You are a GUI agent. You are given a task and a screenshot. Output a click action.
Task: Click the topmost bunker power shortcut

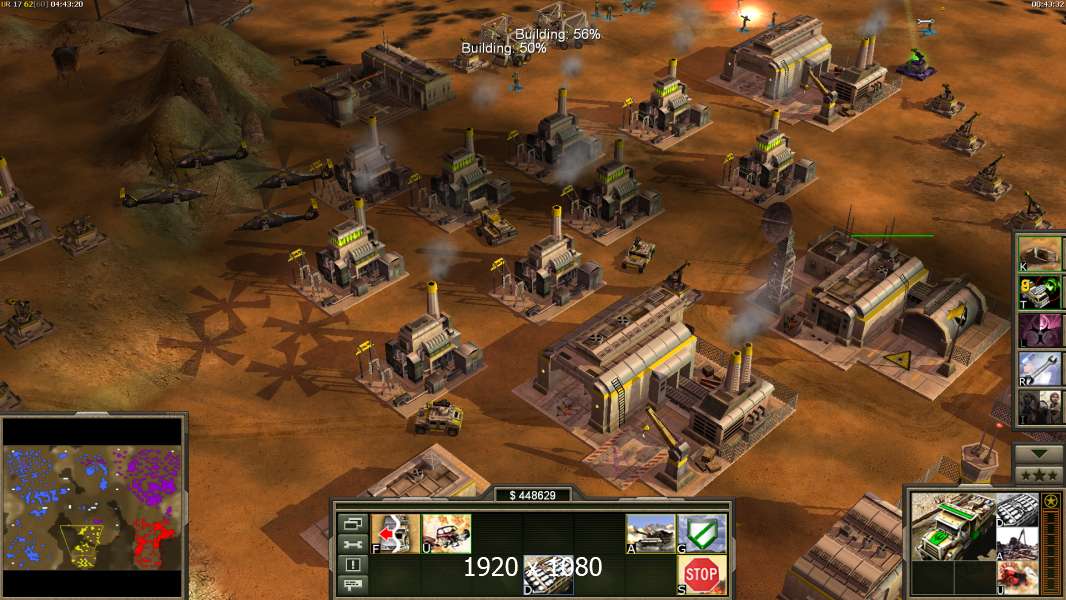pyautogui.click(x=1039, y=254)
